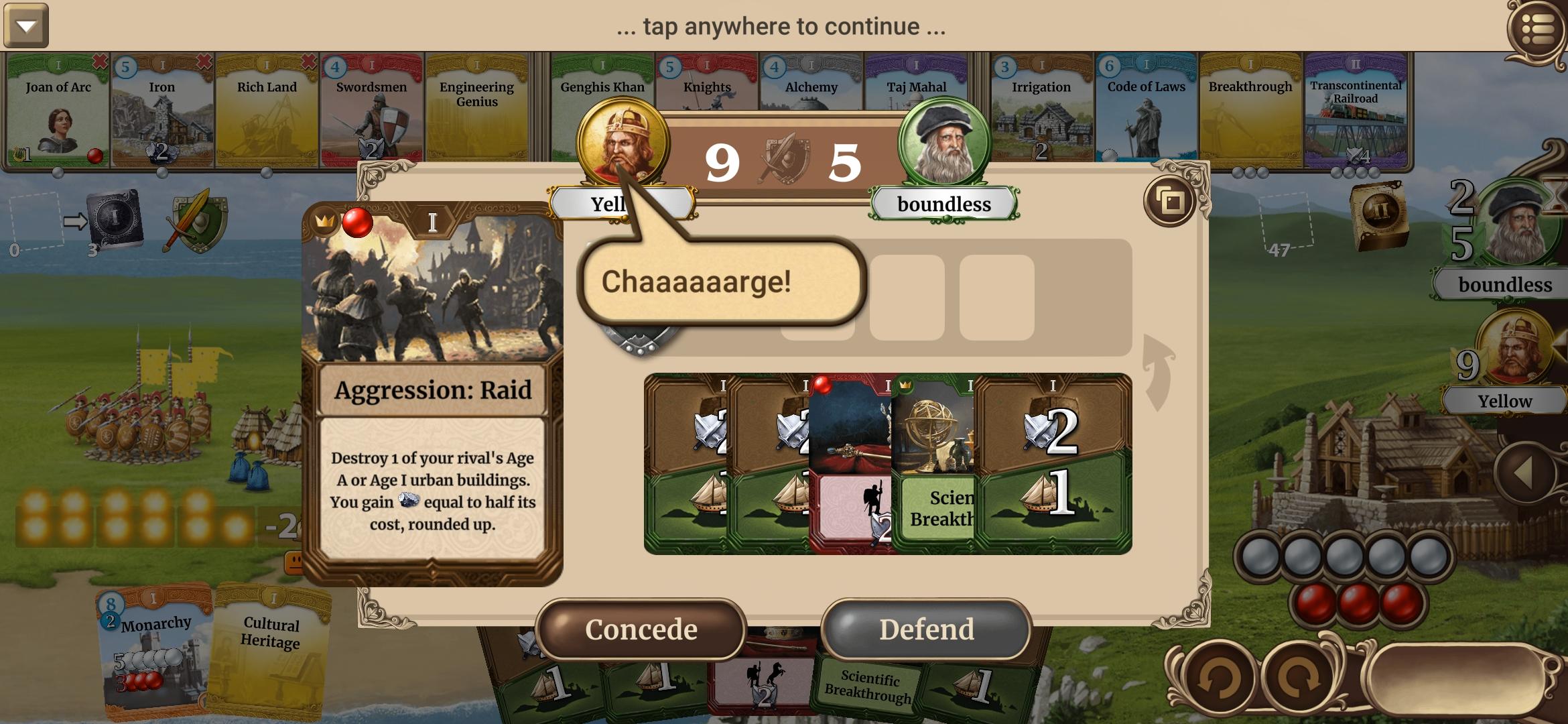Select the Irrigation card

click(x=1041, y=111)
